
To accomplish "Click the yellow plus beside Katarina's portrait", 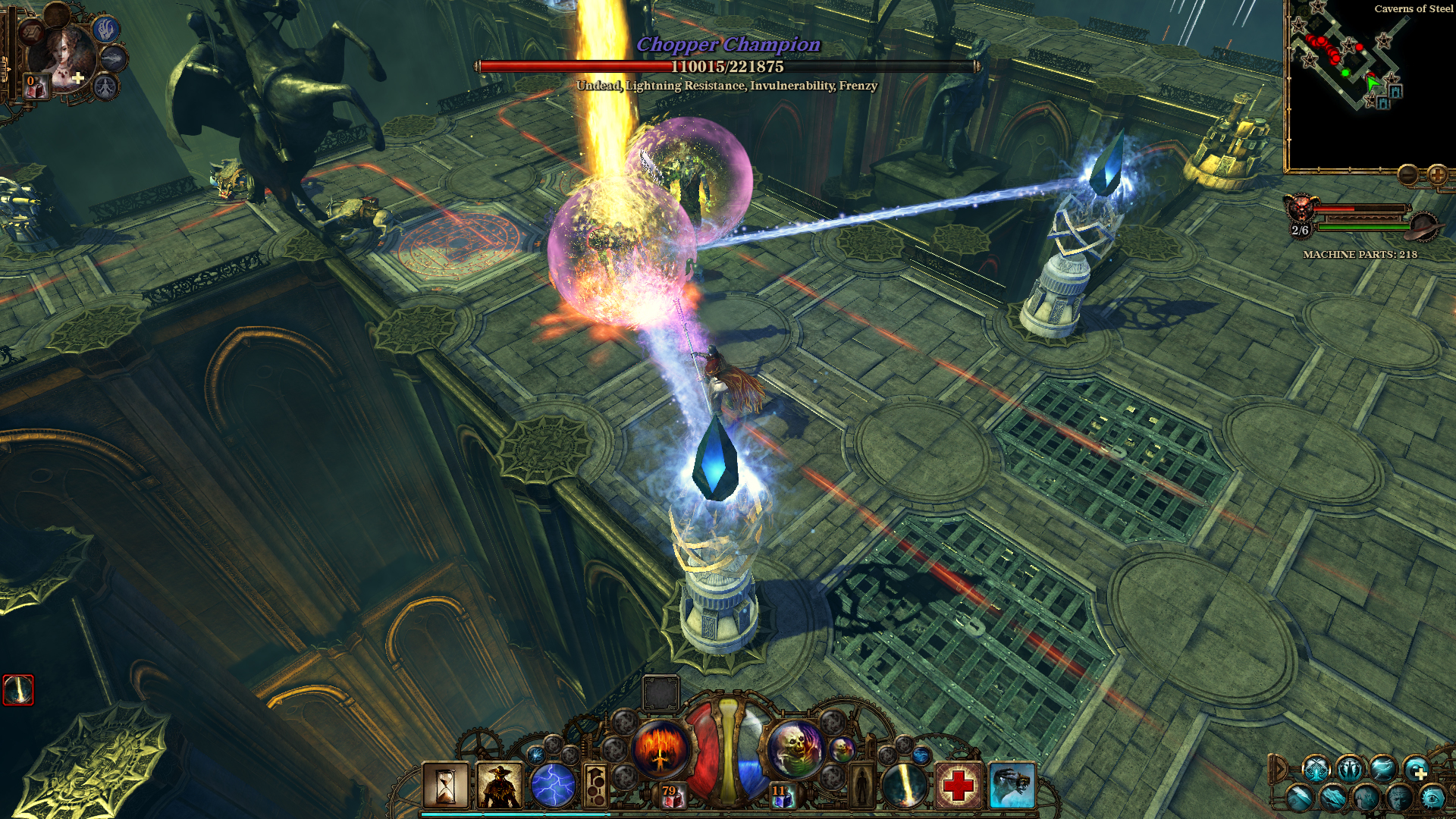I will [x=78, y=78].
